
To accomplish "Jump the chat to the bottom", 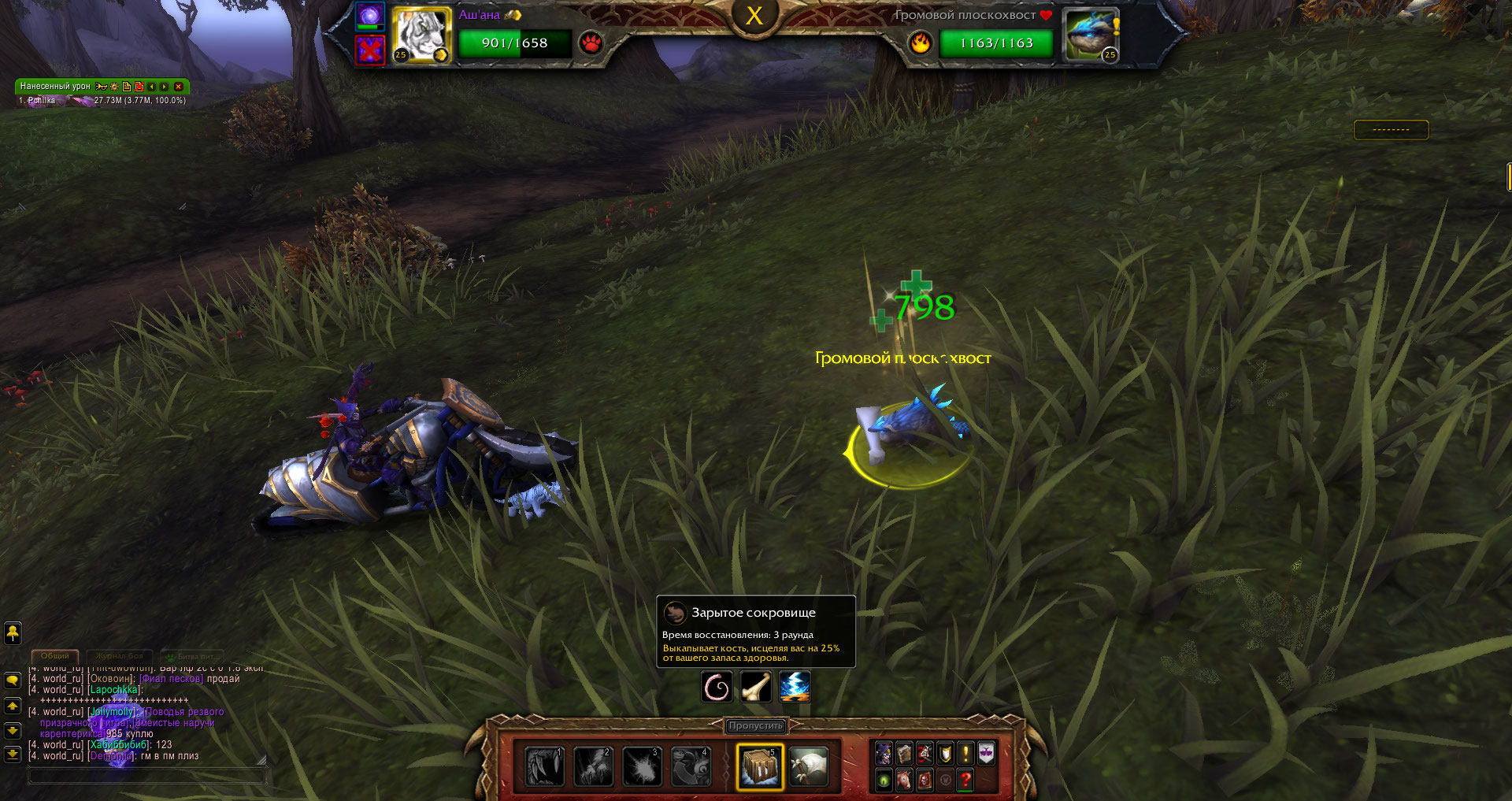I will click(x=13, y=754).
